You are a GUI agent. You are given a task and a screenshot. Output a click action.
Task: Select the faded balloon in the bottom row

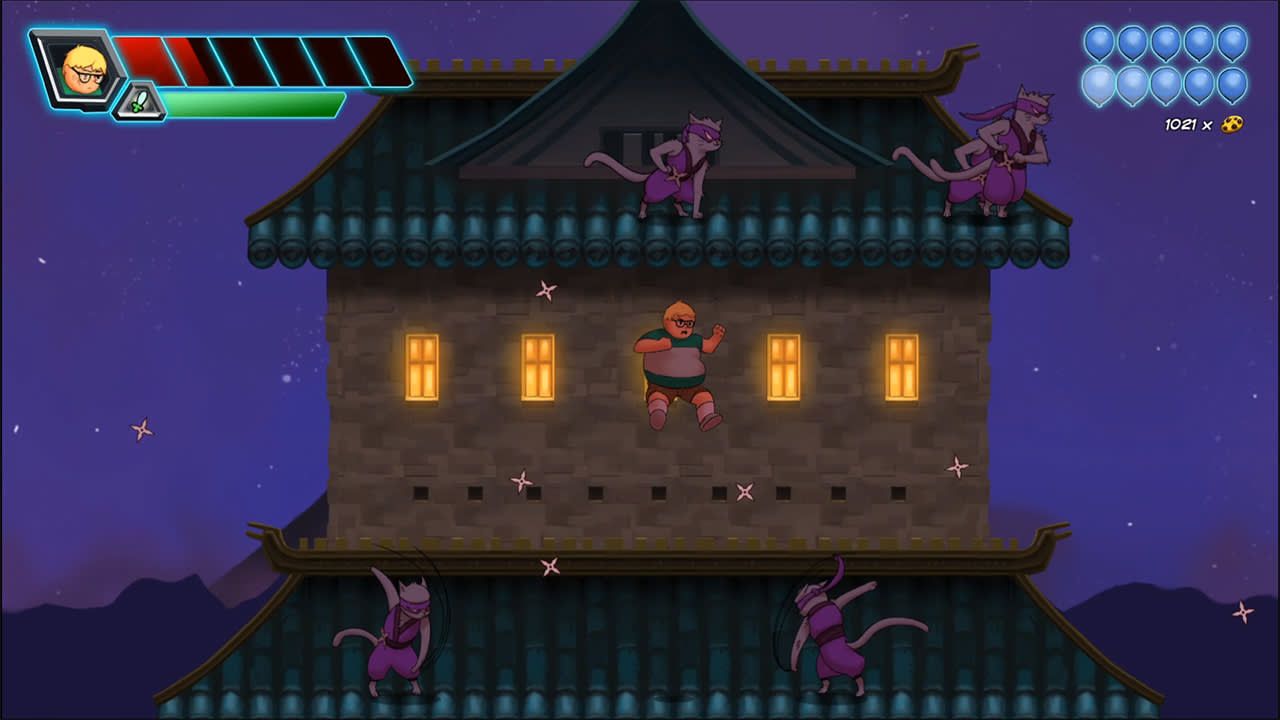[x=1098, y=82]
